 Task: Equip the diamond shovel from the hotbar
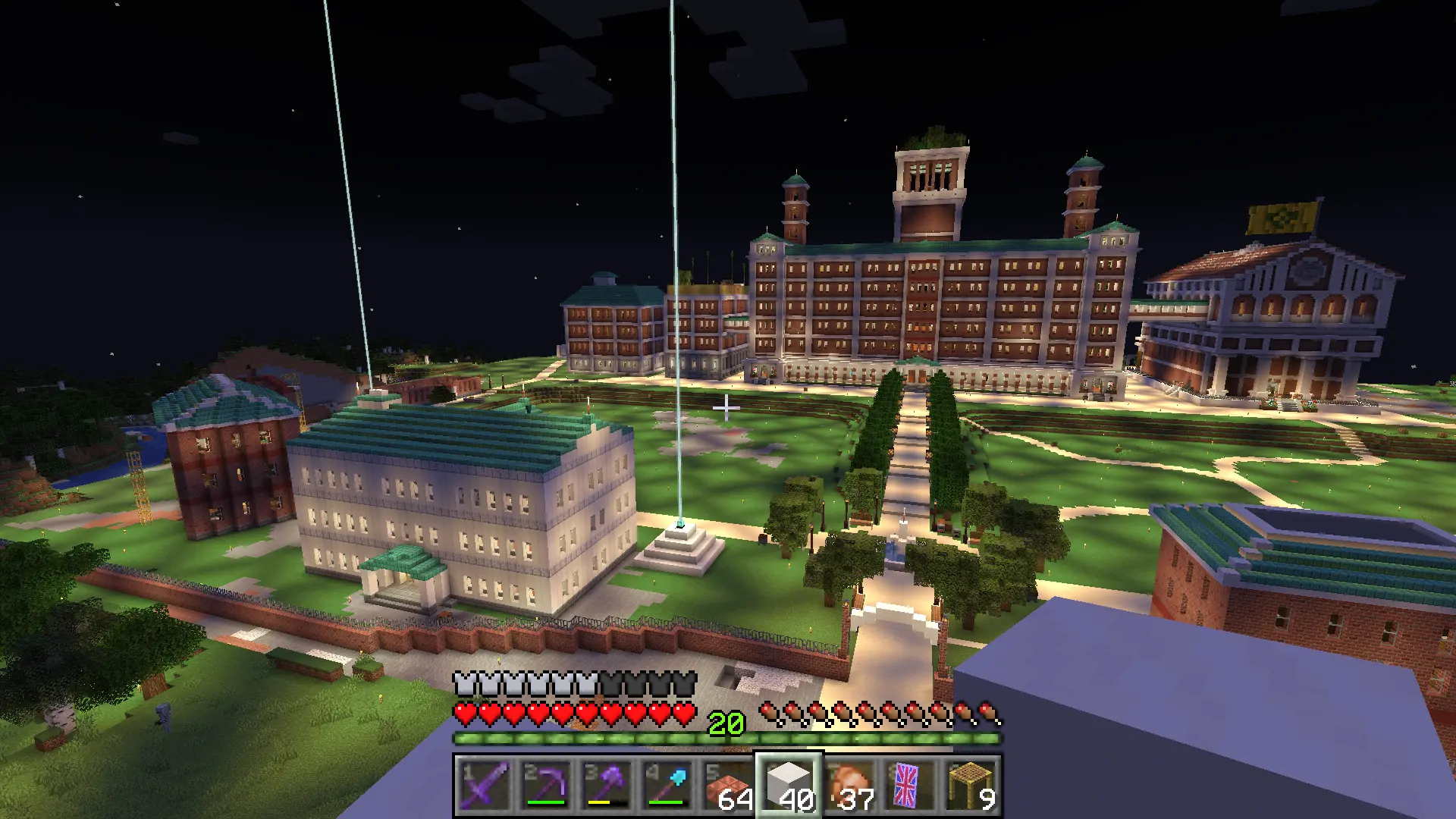pos(667,786)
